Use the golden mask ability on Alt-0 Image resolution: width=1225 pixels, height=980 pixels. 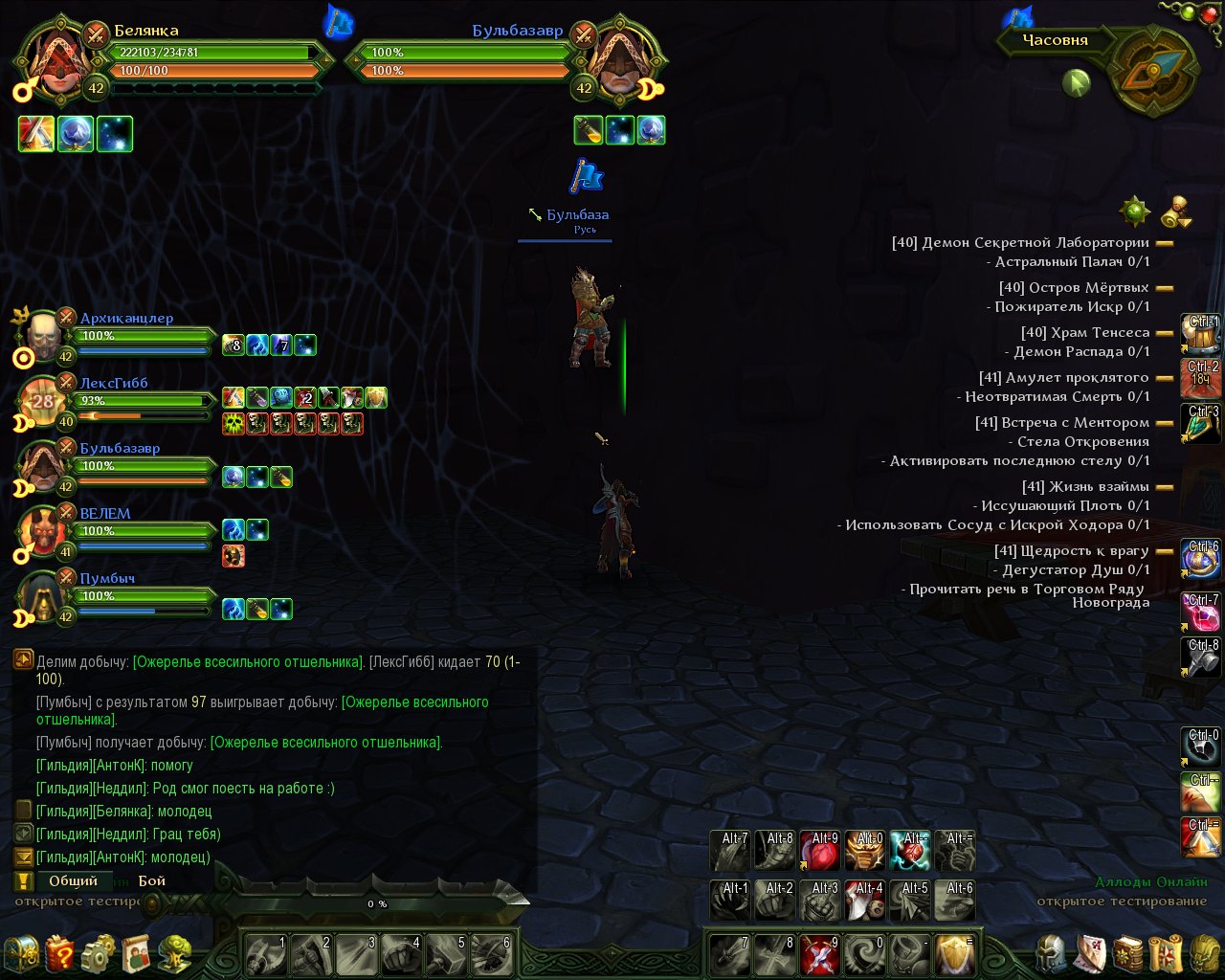tap(865, 851)
